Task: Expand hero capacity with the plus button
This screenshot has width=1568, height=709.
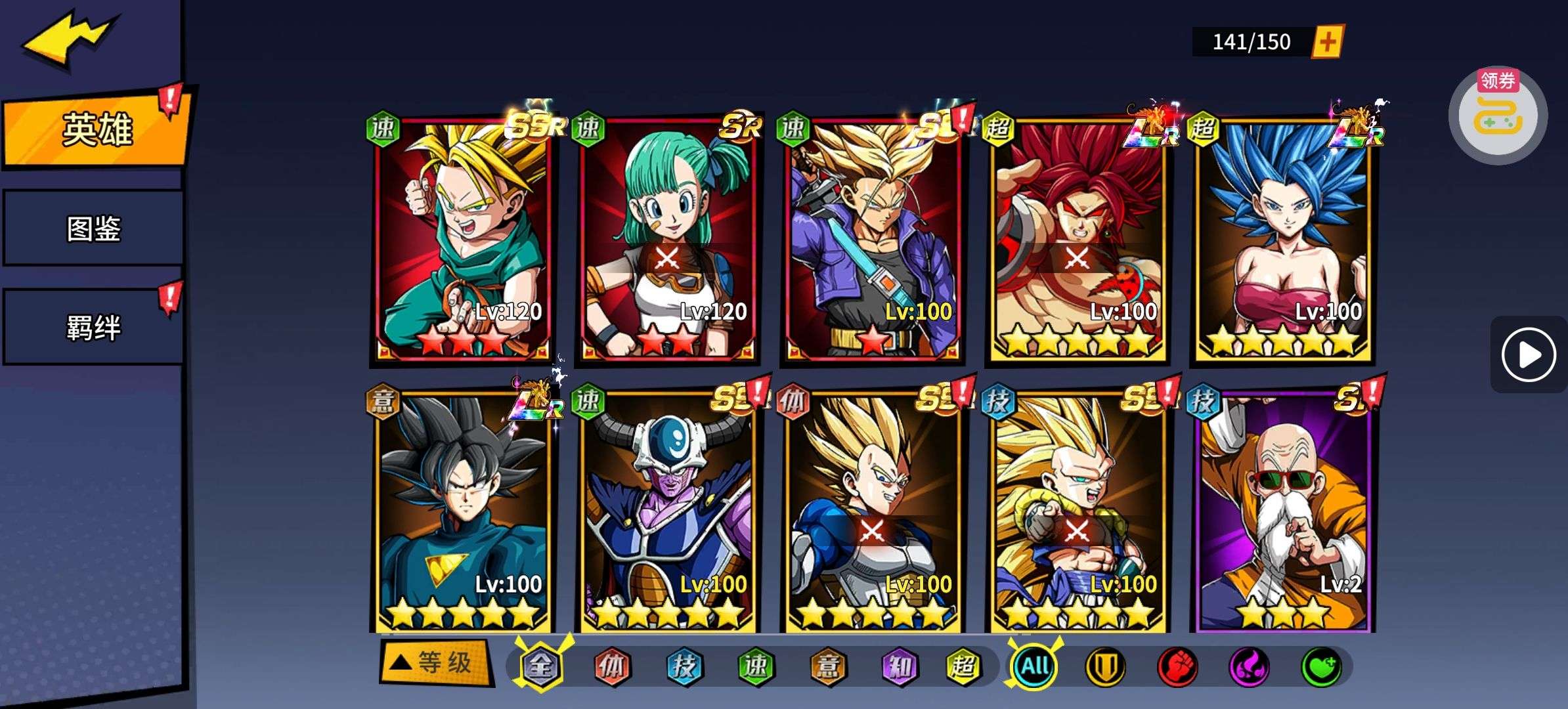Action: [x=1327, y=42]
